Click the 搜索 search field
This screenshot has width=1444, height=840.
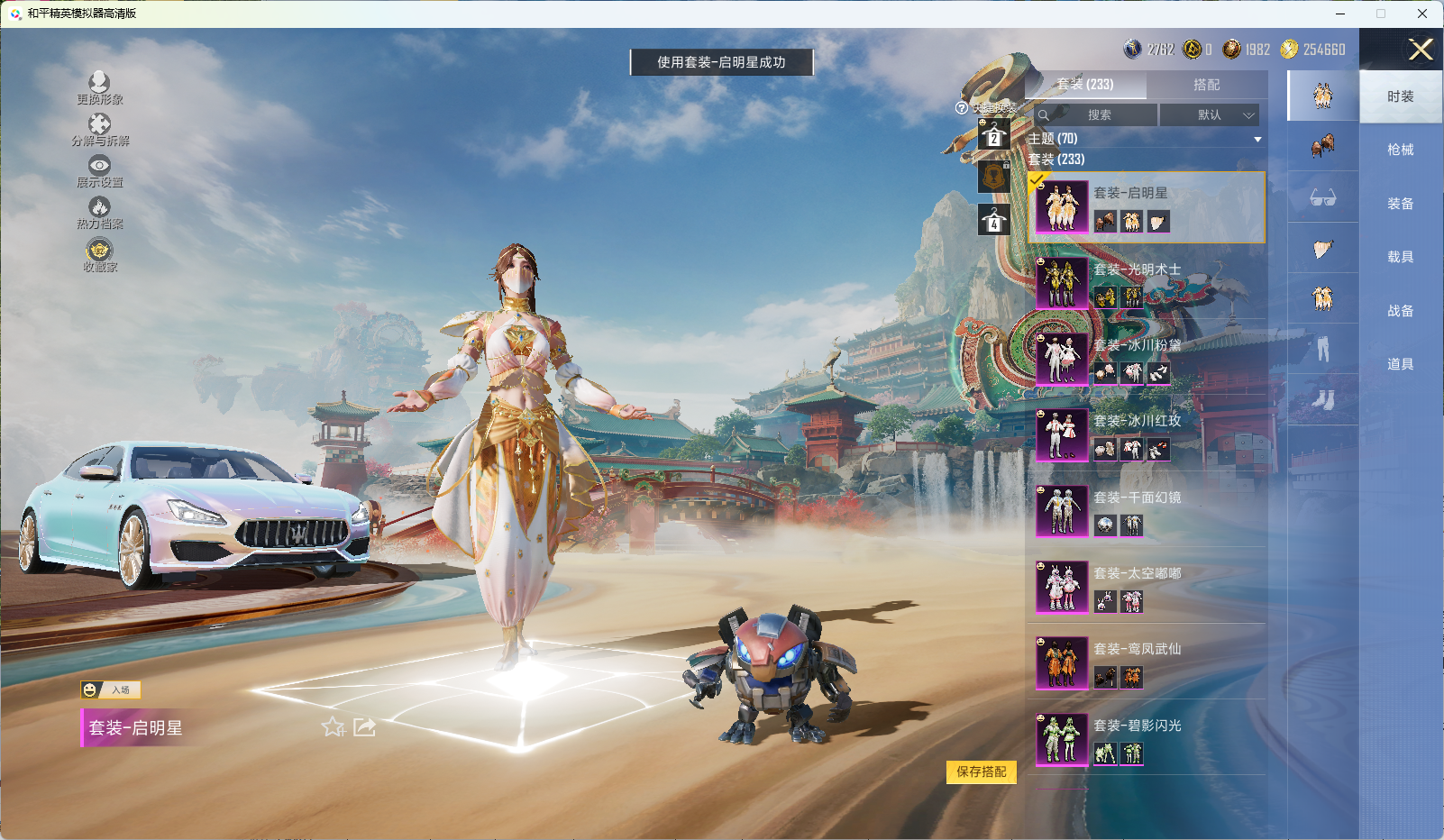coord(1096,114)
